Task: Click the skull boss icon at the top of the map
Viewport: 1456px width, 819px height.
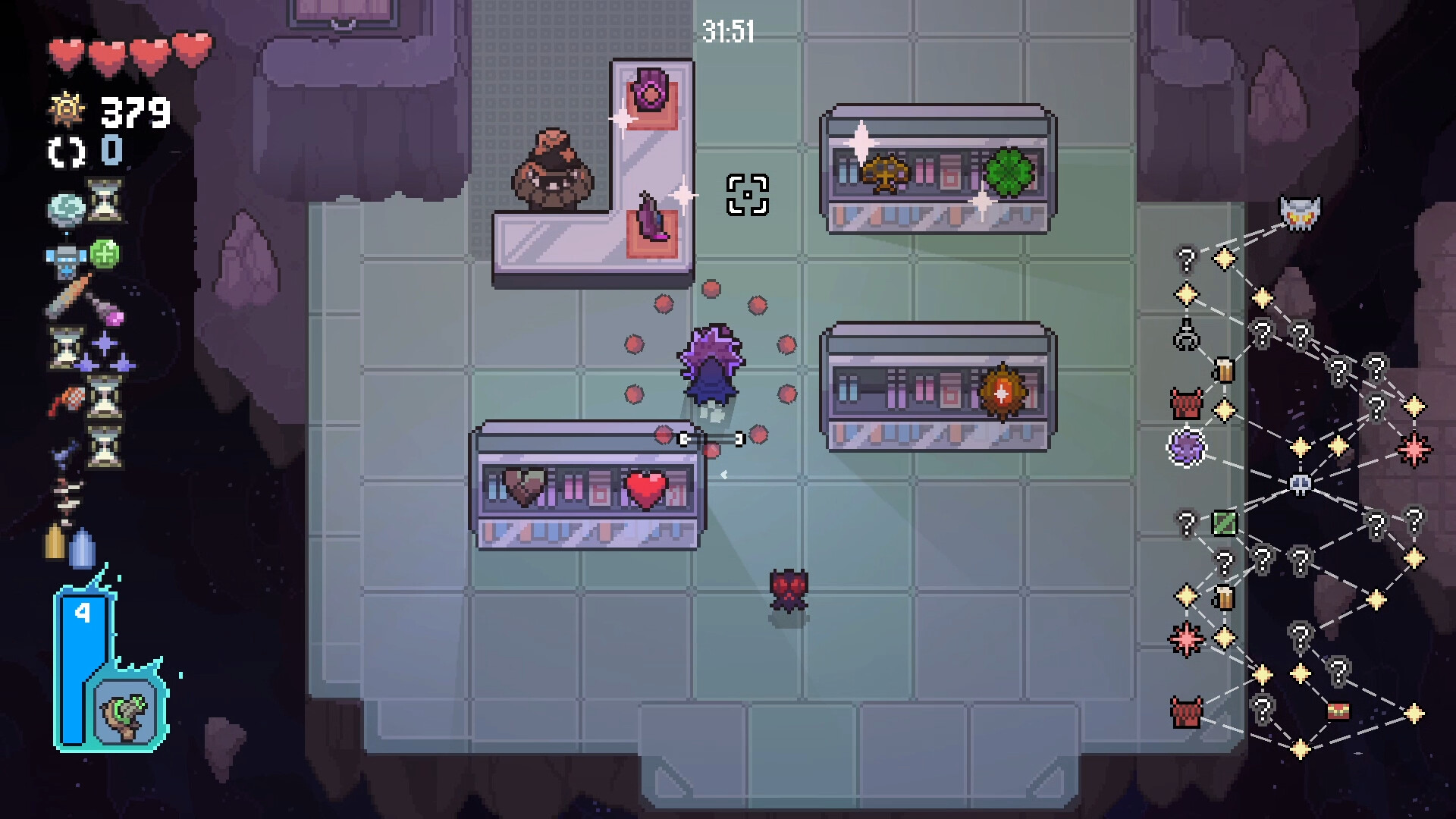Action: 1299,211
